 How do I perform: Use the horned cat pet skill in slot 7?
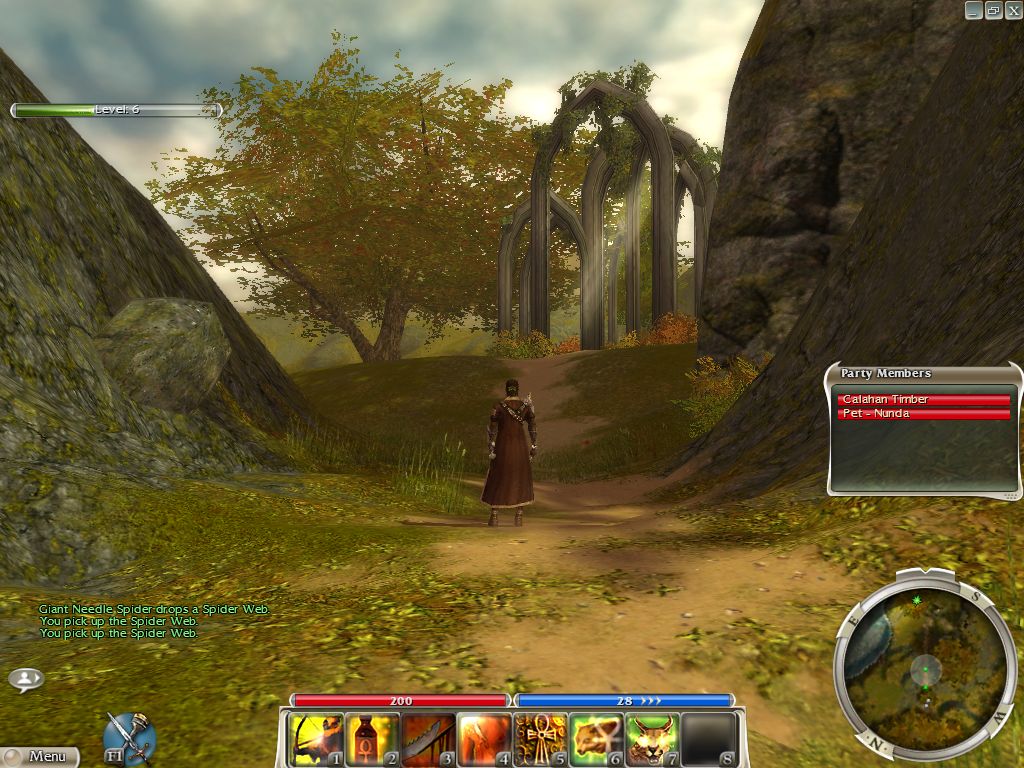[x=652, y=739]
